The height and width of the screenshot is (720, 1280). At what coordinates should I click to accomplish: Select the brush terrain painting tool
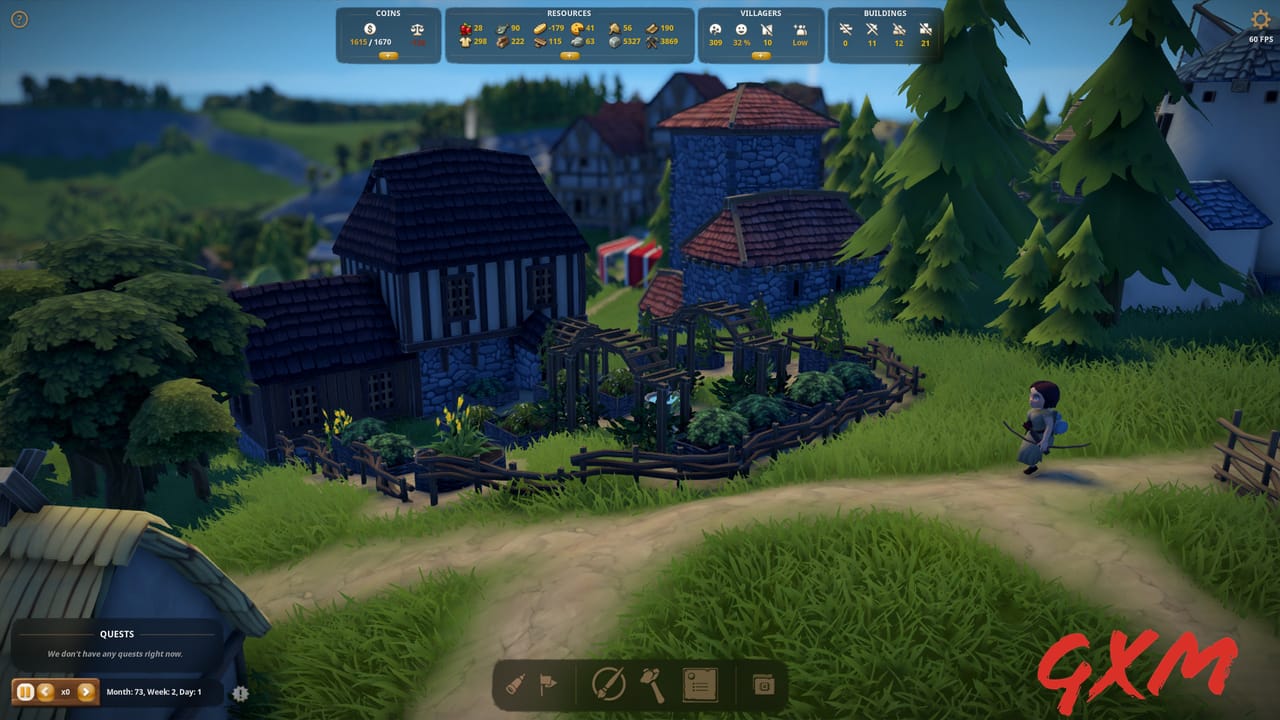[x=609, y=685]
